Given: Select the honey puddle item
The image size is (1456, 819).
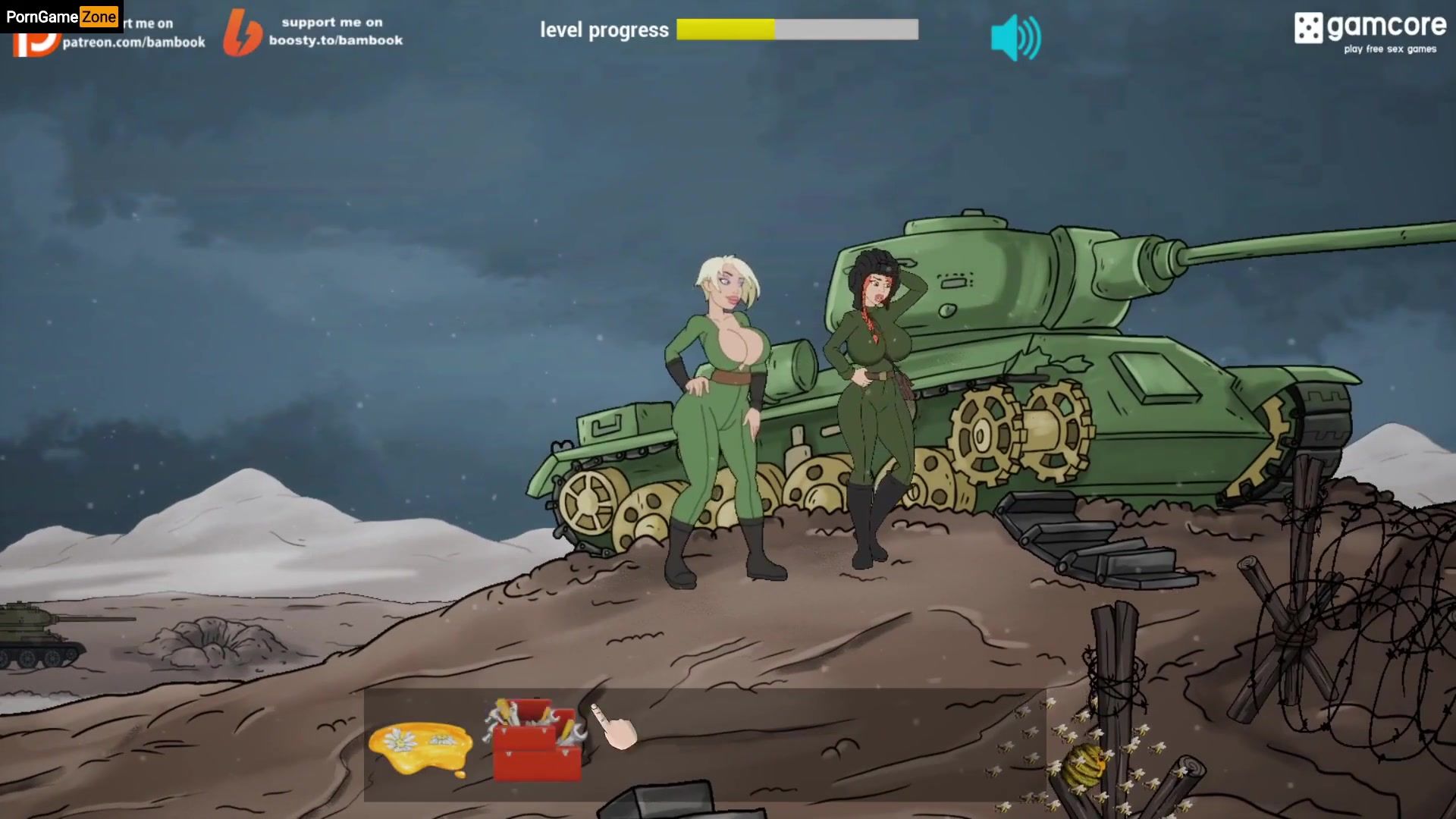Looking at the screenshot, I should click(421, 745).
